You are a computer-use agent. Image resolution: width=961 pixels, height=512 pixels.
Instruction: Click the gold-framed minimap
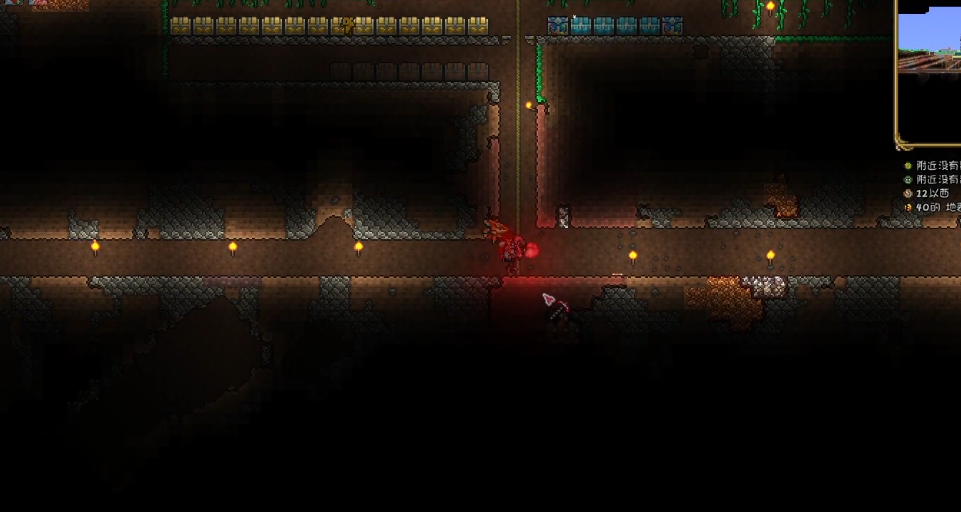(931, 70)
